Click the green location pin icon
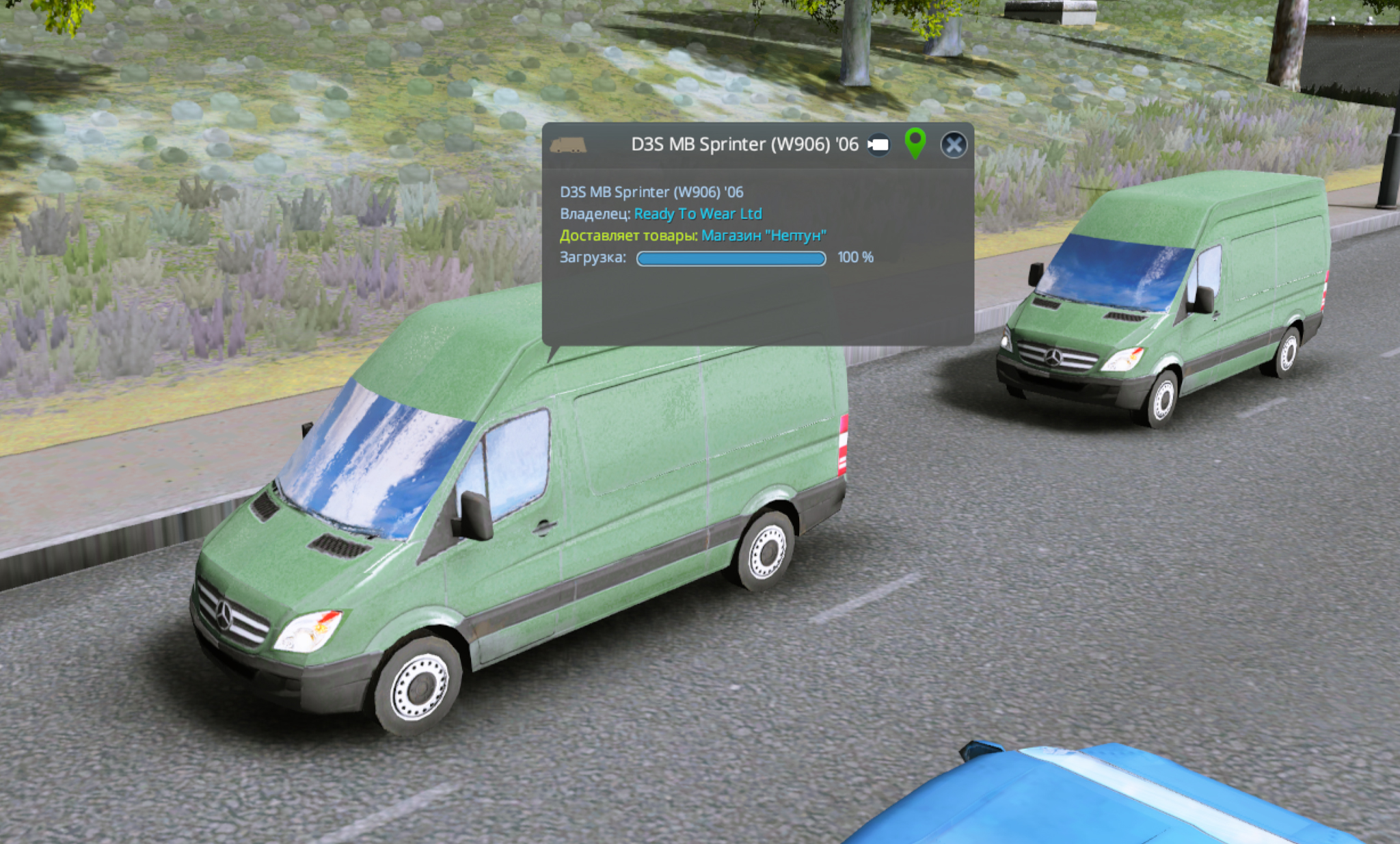Image resolution: width=1400 pixels, height=844 pixels. [915, 142]
